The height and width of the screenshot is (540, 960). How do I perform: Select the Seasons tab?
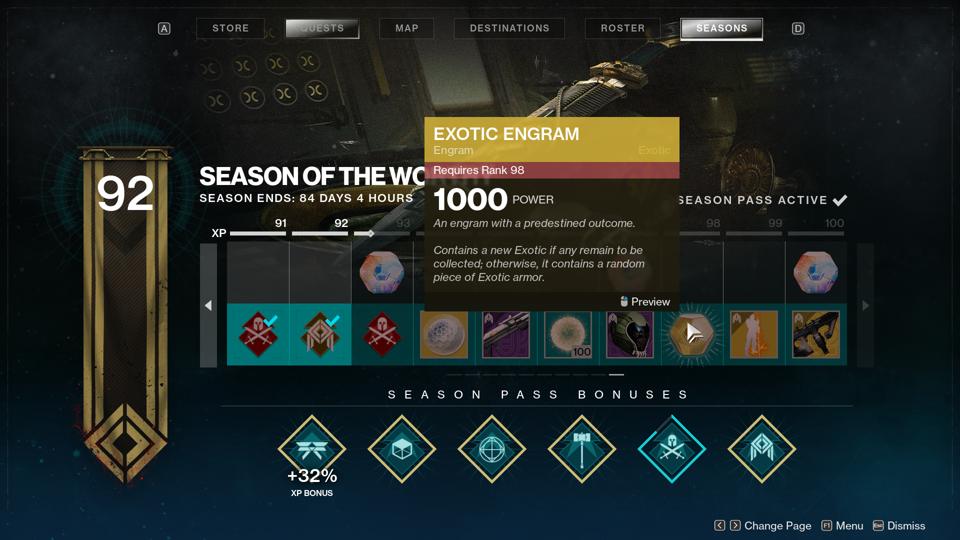[x=721, y=28]
